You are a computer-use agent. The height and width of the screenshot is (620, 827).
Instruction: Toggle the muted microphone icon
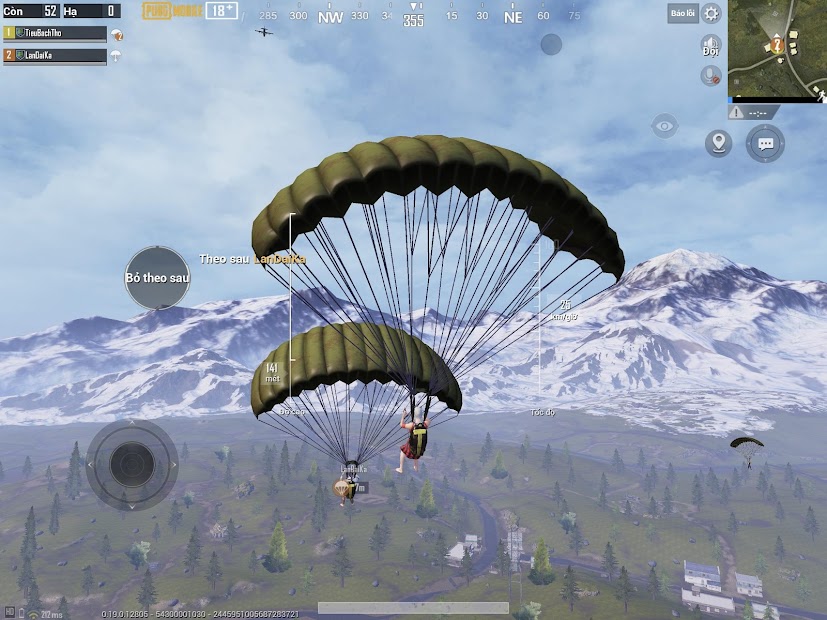pyautogui.click(x=711, y=75)
